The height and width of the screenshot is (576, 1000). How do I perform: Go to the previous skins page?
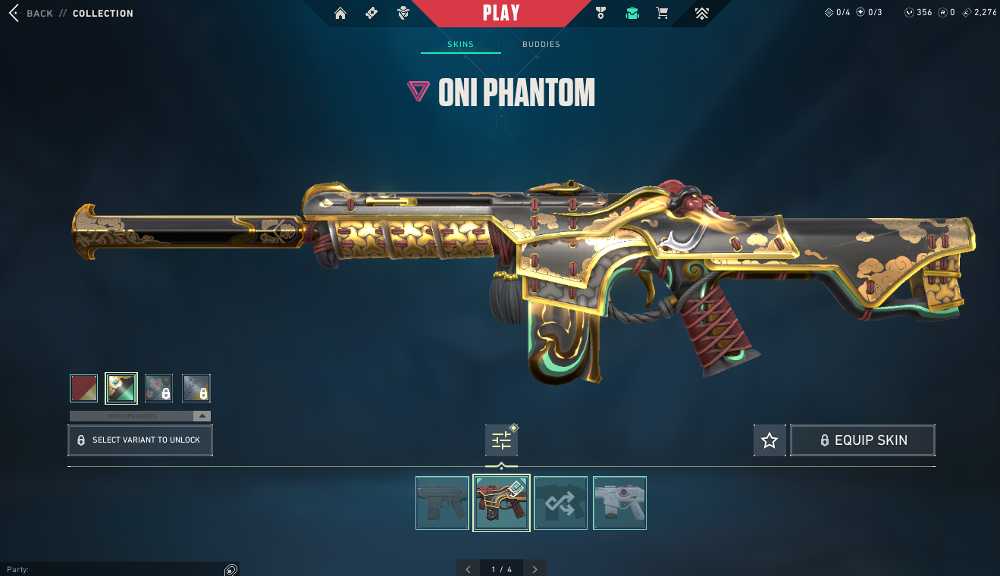pyautogui.click(x=468, y=569)
